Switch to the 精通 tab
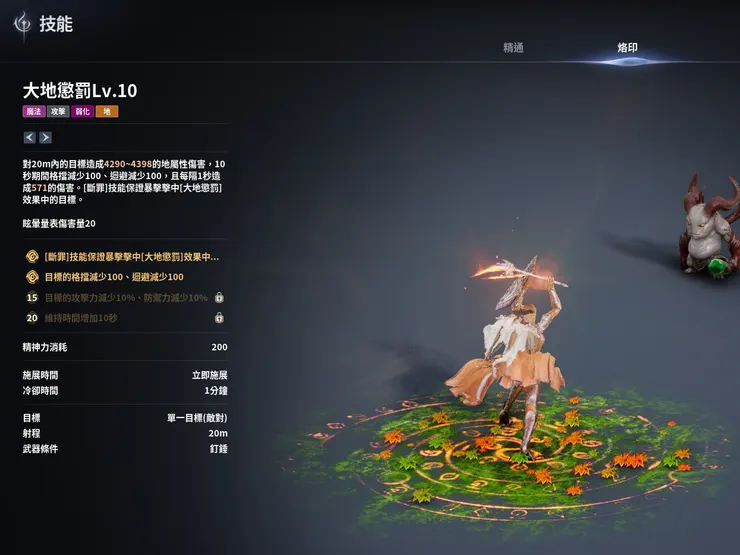Viewport: 740px width, 555px height. coord(513,48)
